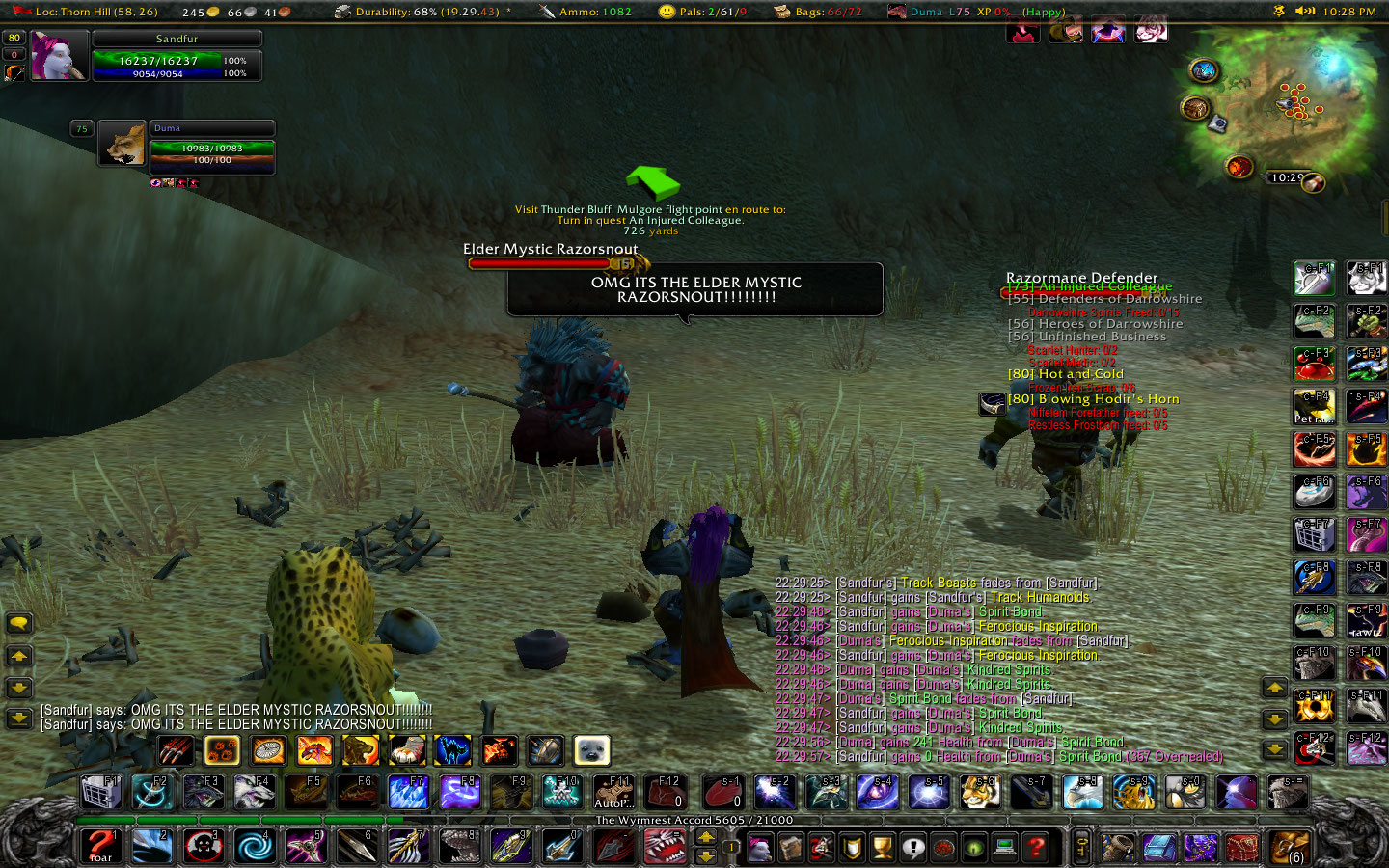Open character info via the portrait micro-menu icon
The image size is (1389, 868).
[x=760, y=847]
